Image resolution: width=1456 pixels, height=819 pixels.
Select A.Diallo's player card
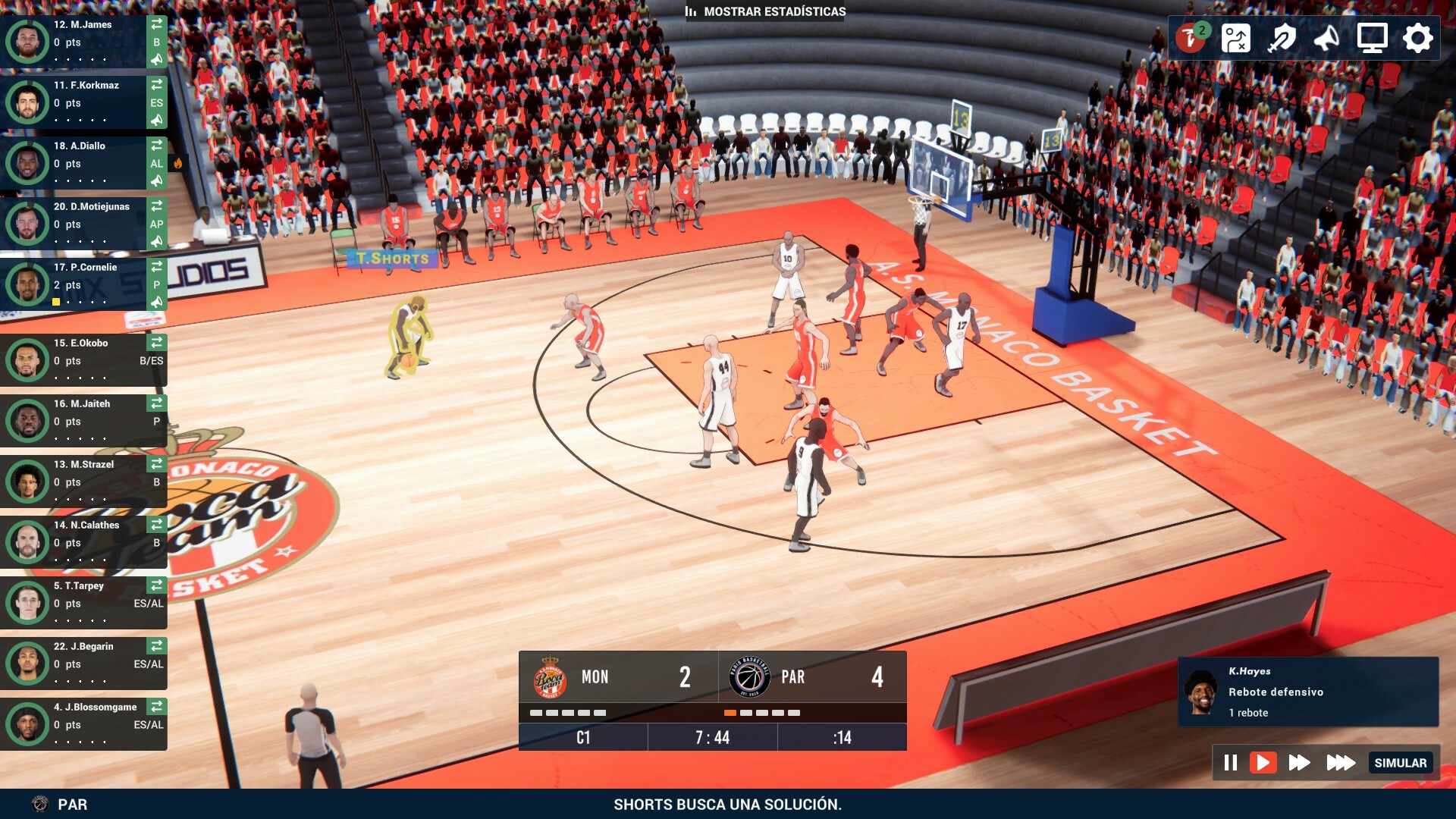[x=83, y=162]
